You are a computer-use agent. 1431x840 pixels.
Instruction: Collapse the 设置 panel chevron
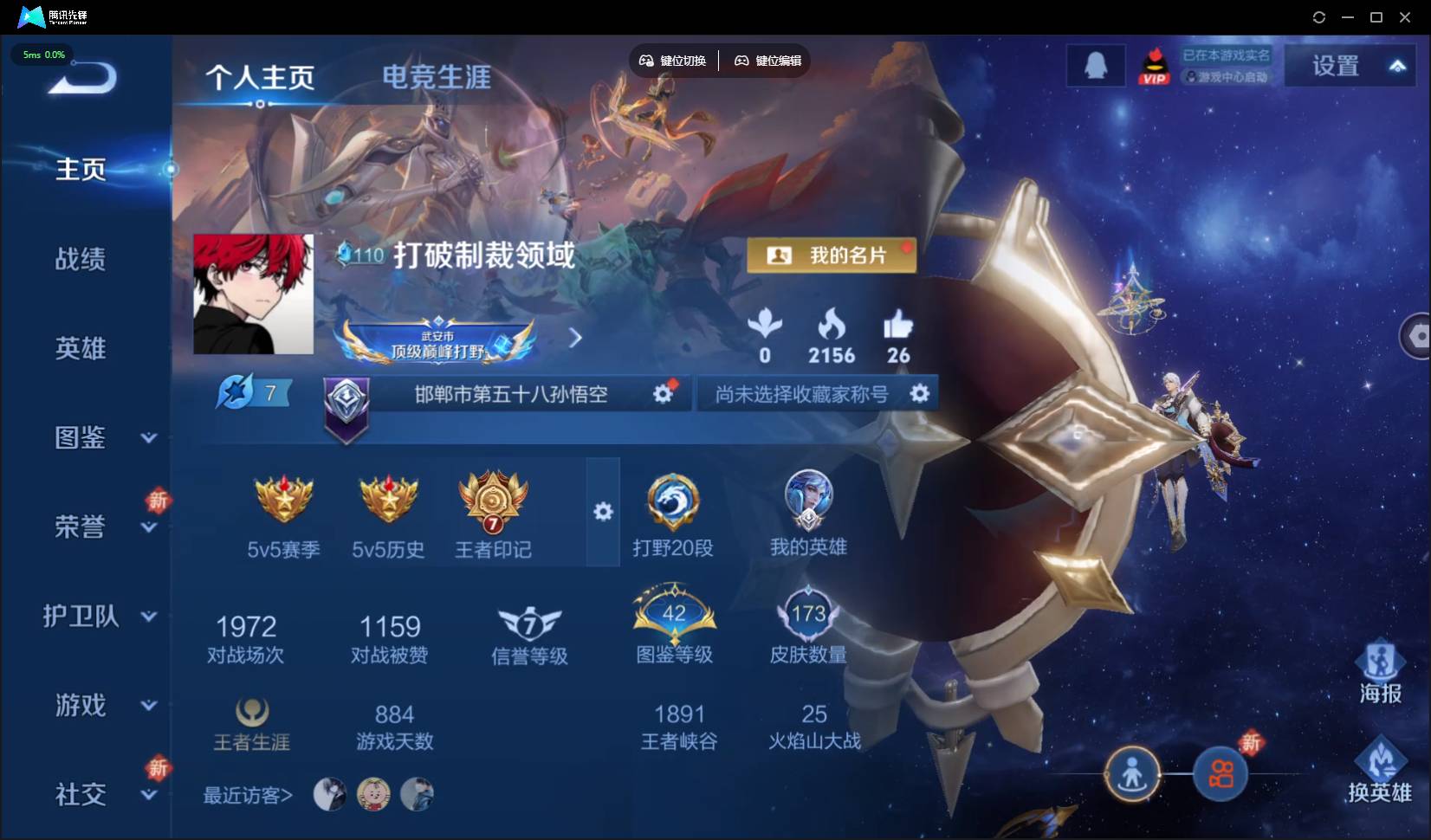click(x=1398, y=64)
